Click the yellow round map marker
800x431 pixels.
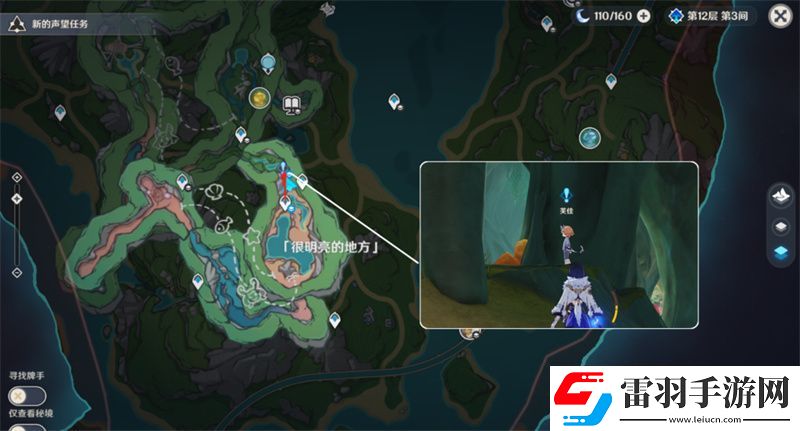260,97
